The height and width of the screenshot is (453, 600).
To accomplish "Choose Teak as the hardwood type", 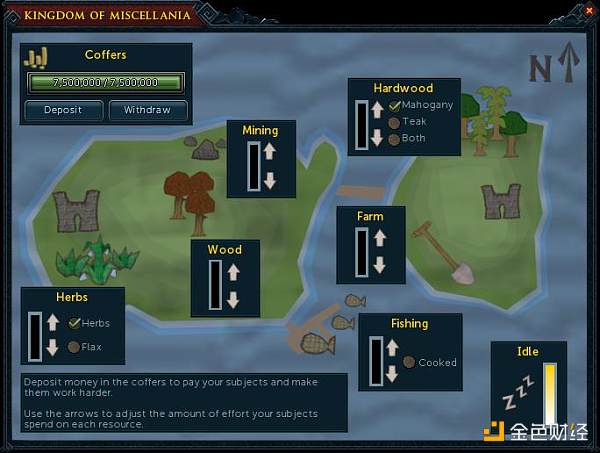I will (395, 122).
